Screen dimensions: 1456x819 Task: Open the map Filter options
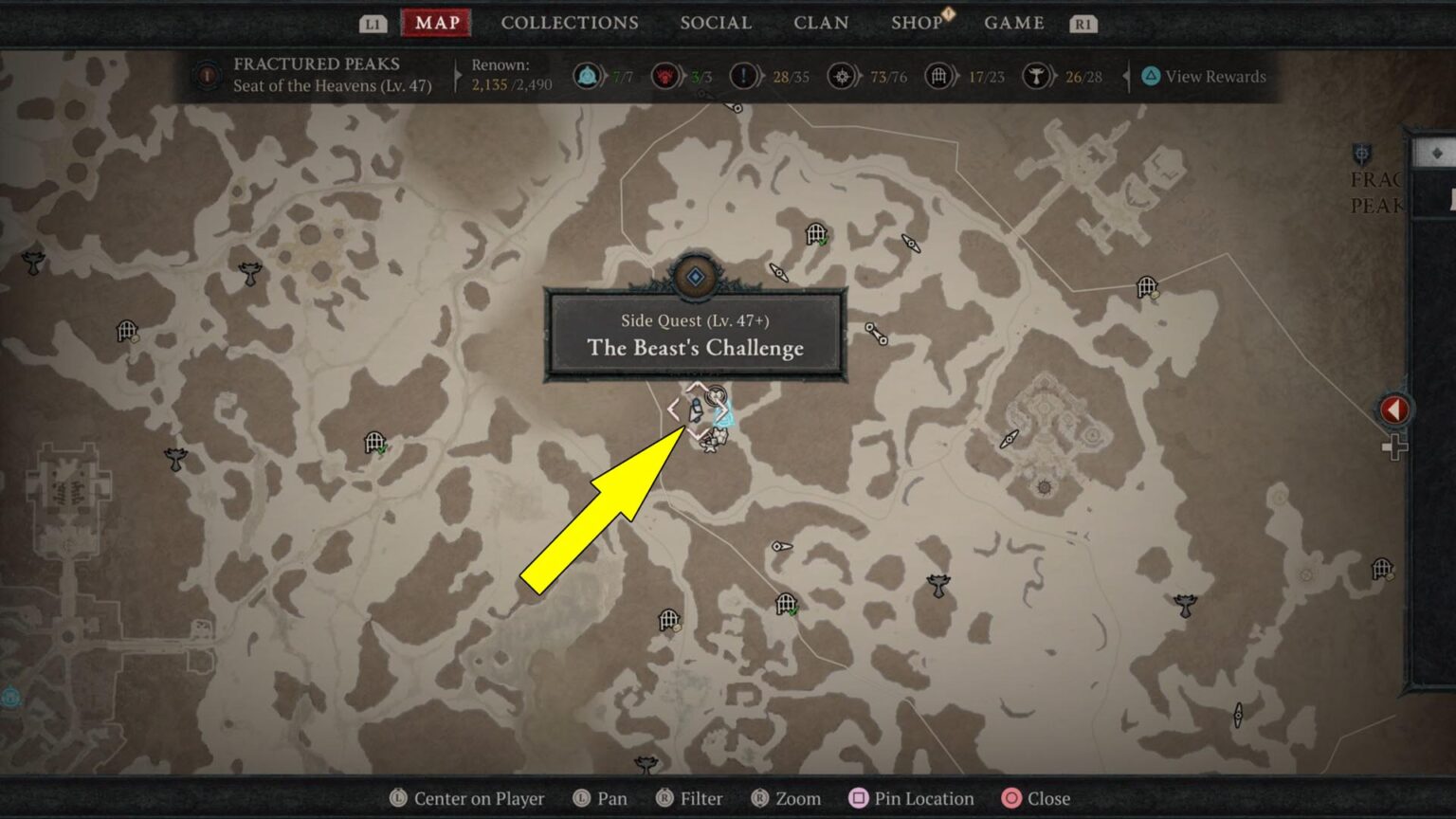[x=689, y=798]
